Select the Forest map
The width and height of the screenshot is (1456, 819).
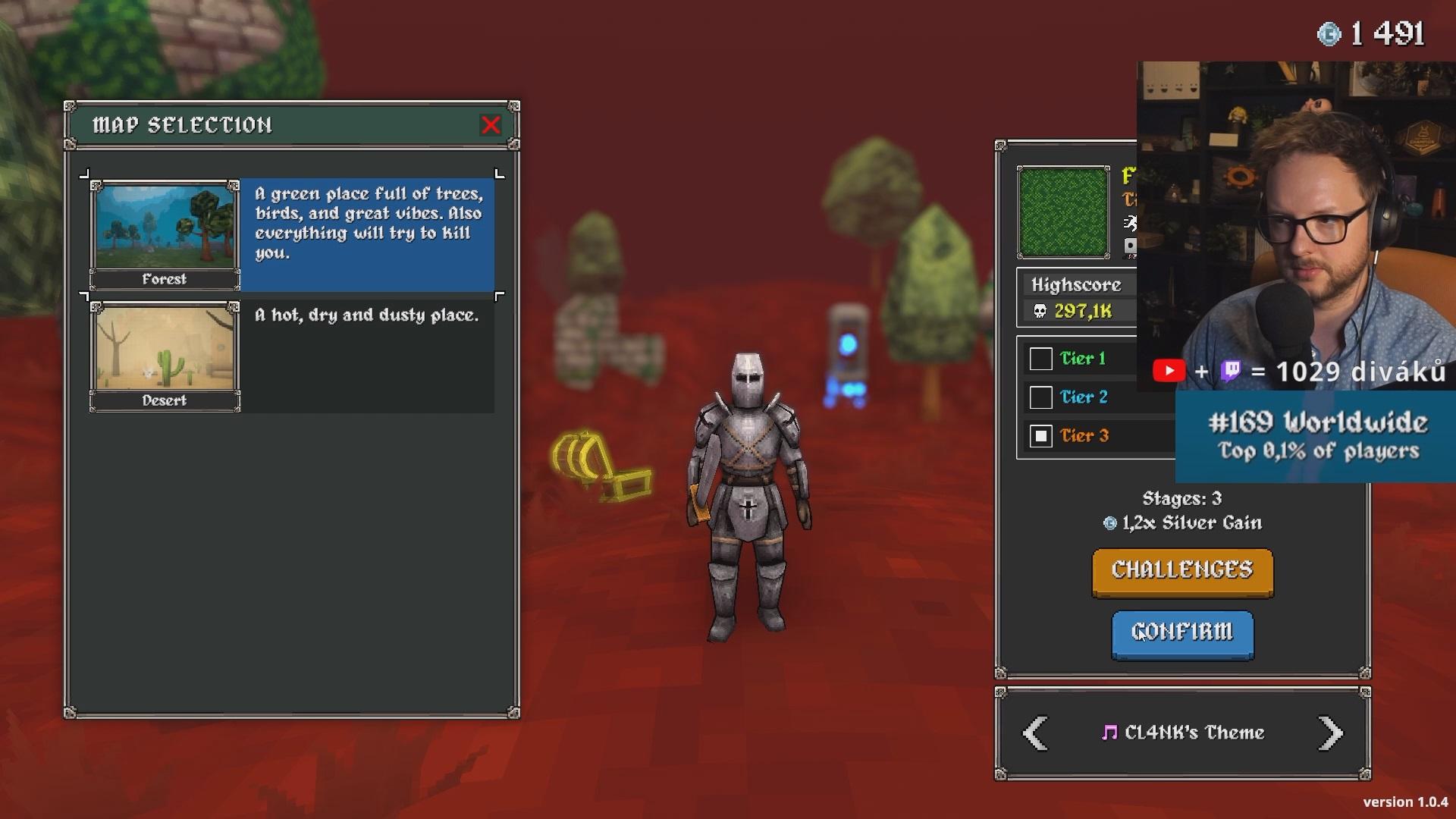165,234
